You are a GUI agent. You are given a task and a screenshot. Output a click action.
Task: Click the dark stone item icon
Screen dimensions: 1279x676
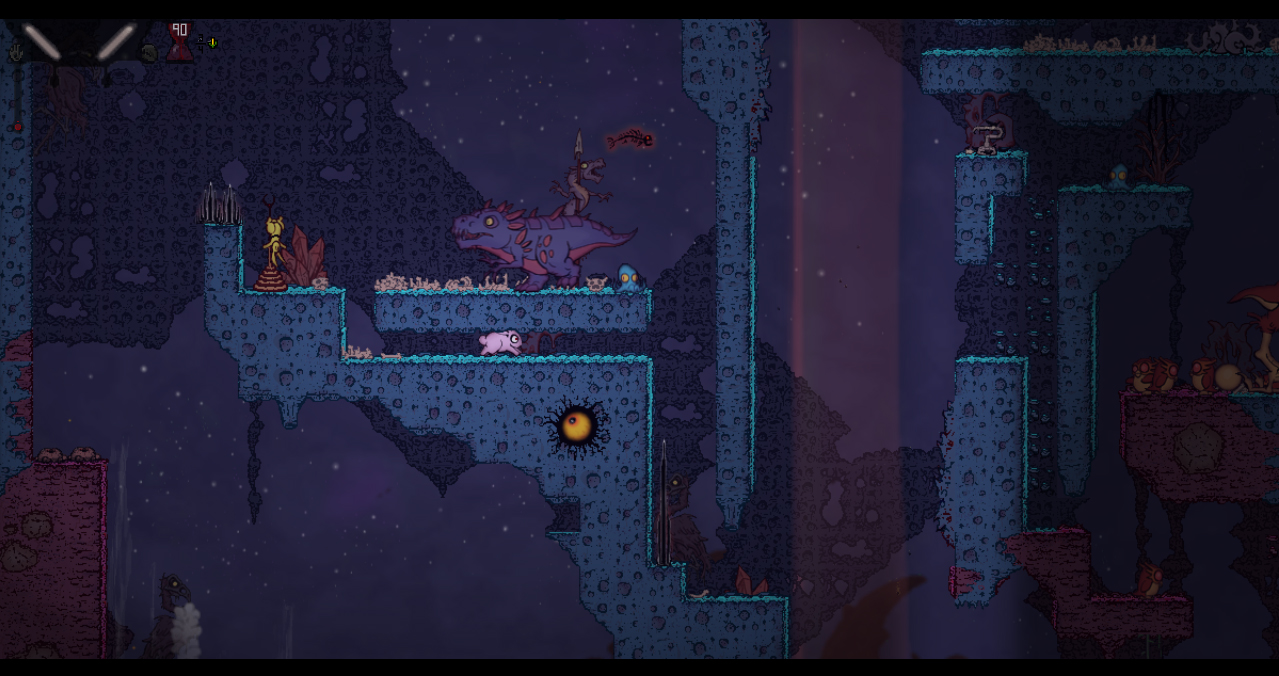click(x=149, y=54)
